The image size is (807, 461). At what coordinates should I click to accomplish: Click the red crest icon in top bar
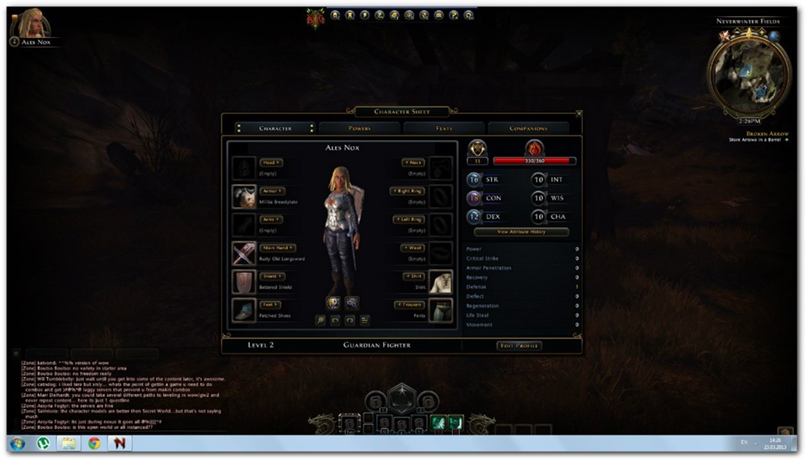coord(317,17)
